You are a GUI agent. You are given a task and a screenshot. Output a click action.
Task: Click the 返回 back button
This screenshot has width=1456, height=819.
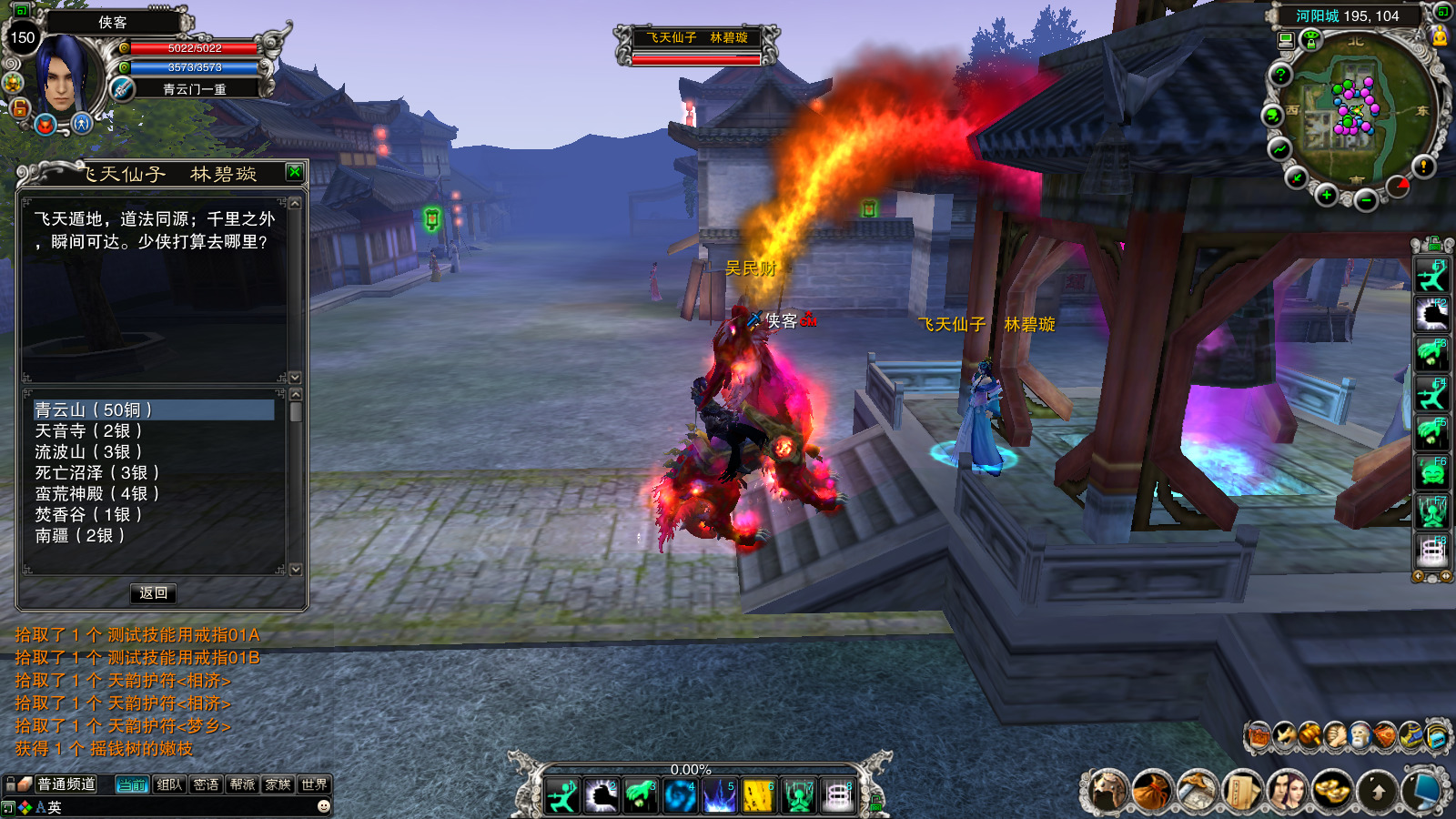point(153,593)
